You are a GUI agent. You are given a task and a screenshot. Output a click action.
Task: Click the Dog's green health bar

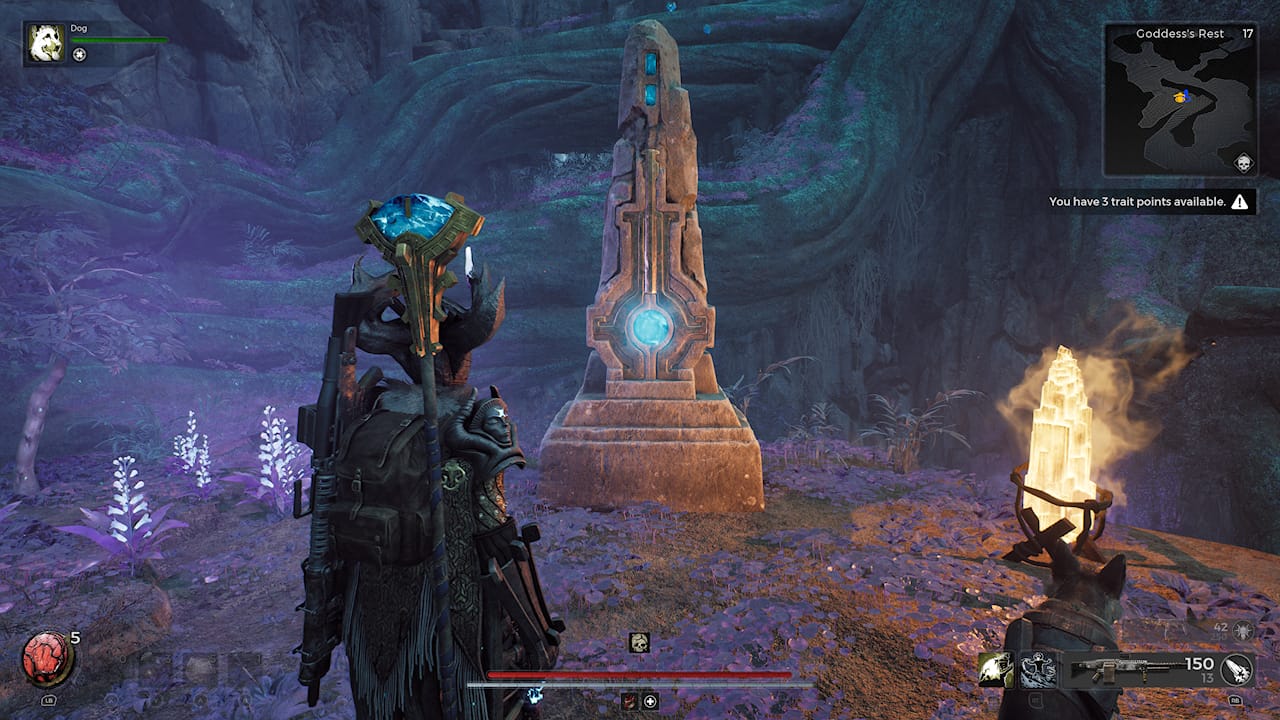[120, 40]
